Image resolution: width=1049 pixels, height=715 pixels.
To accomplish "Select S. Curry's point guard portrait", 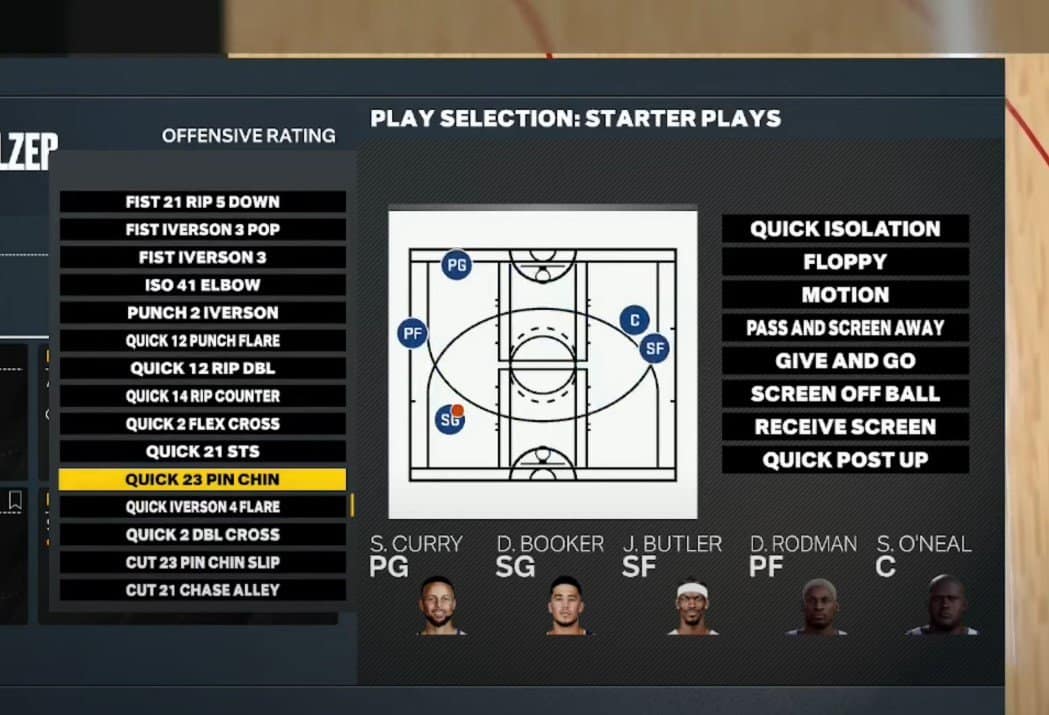I will [x=437, y=606].
